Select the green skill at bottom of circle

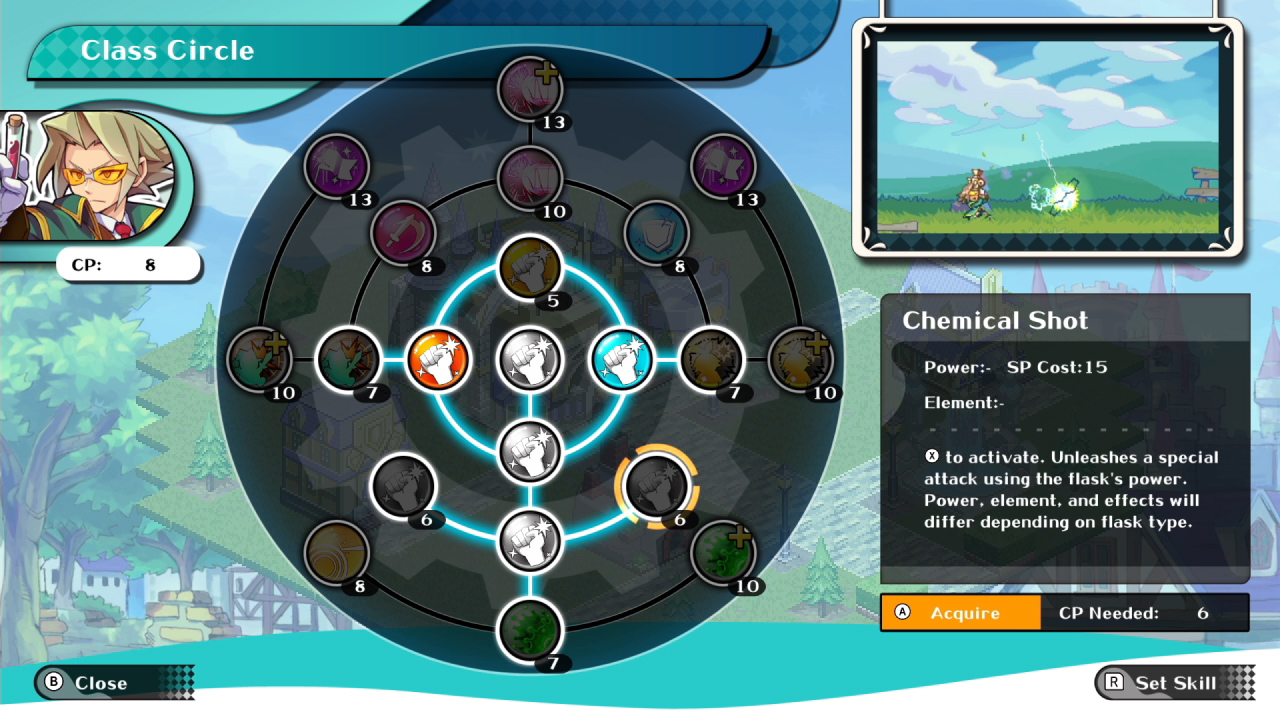[528, 630]
